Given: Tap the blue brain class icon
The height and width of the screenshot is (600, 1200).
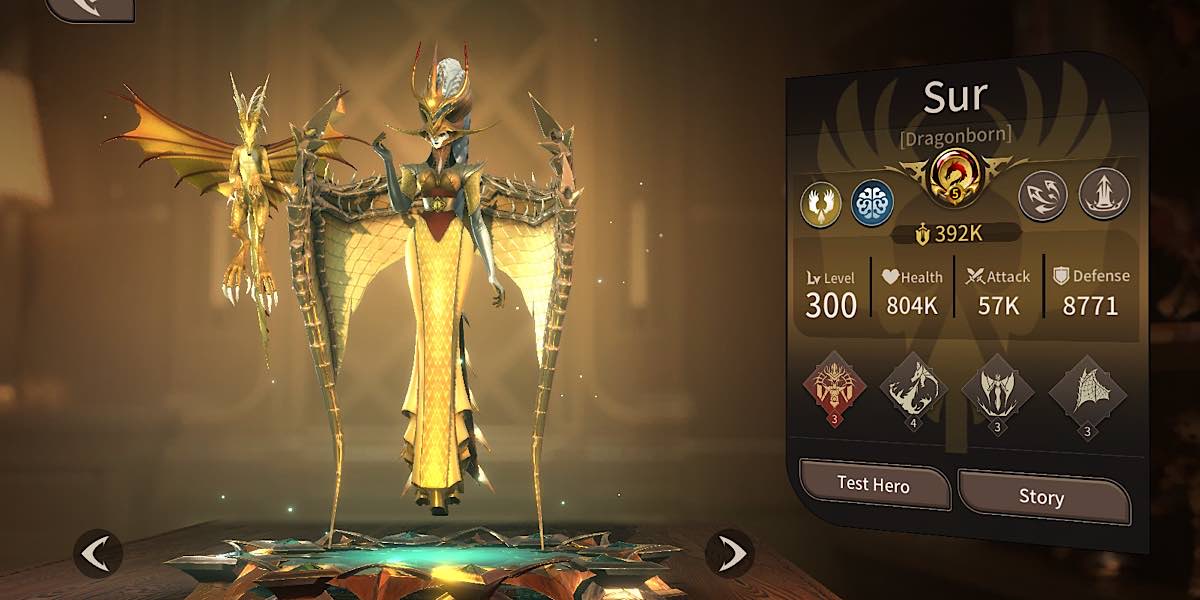Looking at the screenshot, I should [871, 203].
